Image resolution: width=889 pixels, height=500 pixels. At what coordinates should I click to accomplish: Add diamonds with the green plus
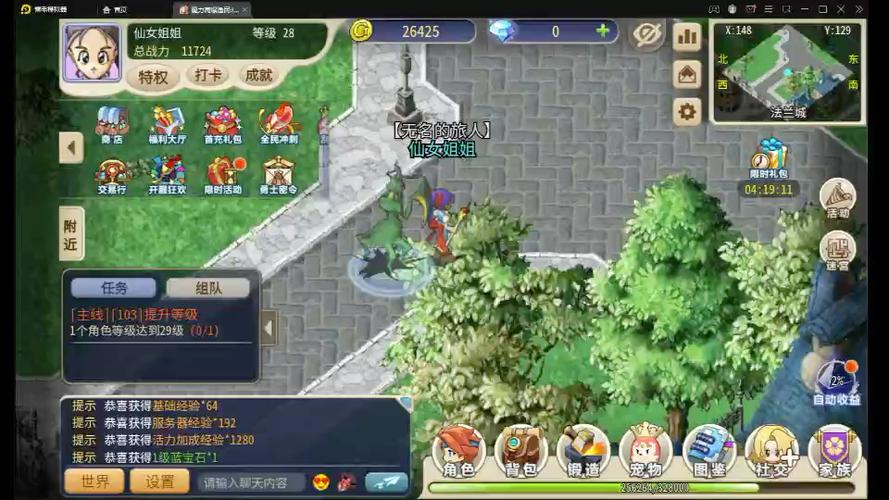pyautogui.click(x=603, y=31)
